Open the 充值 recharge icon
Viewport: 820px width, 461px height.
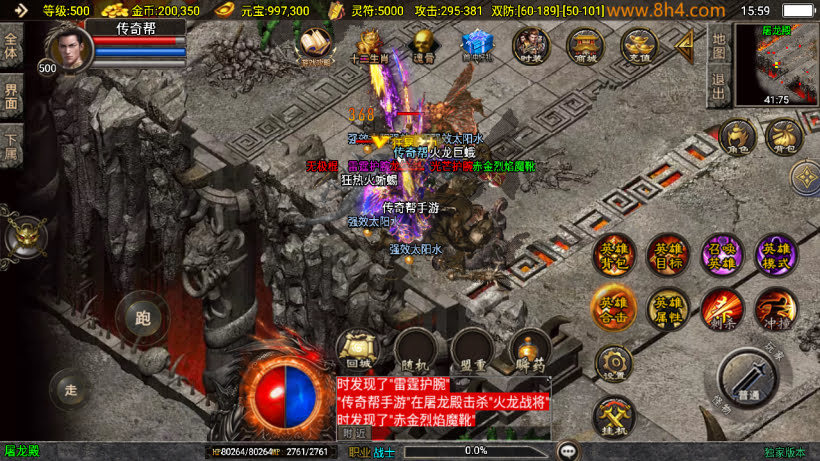[638, 45]
